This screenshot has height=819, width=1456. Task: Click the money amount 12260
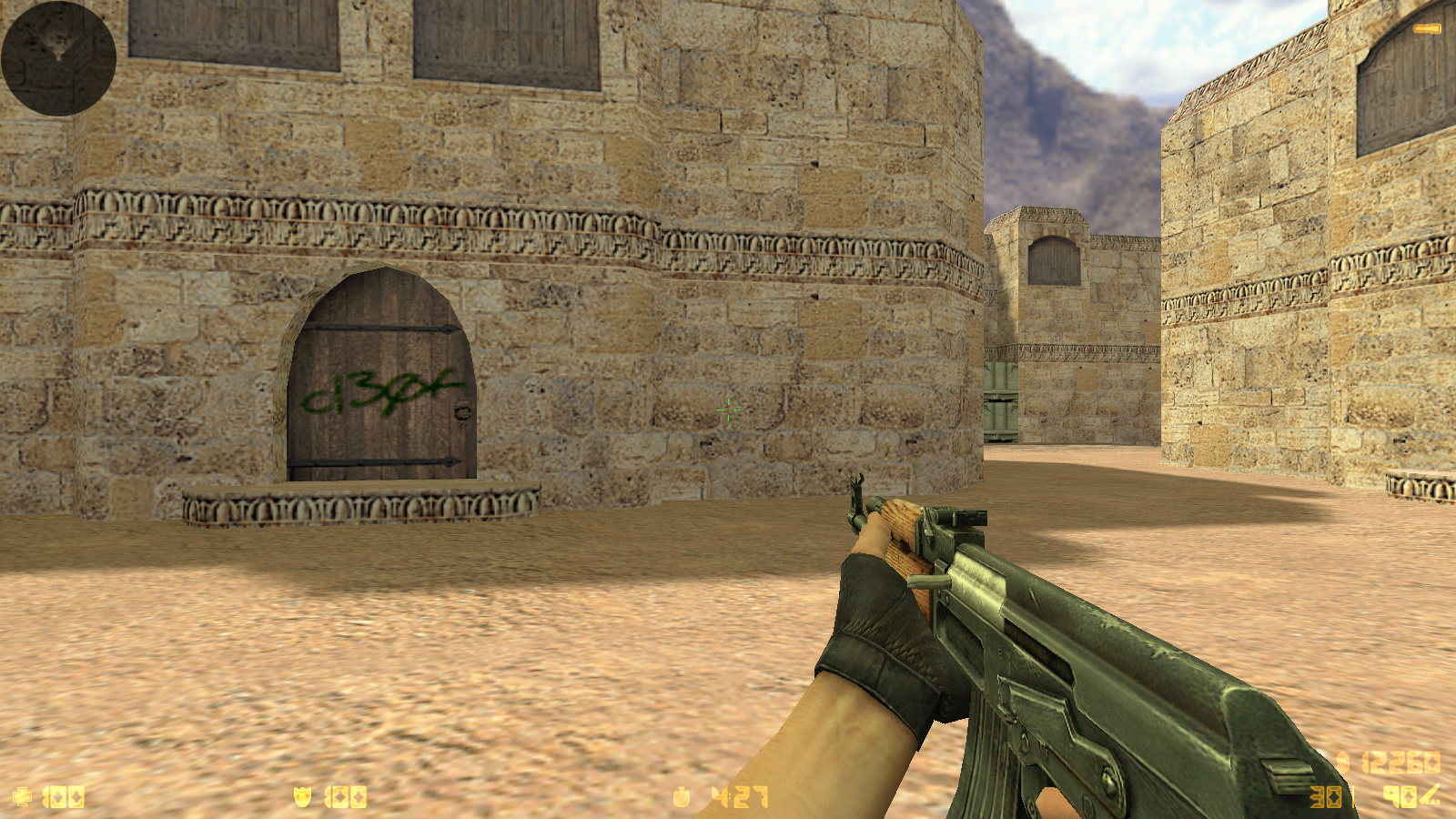[1401, 760]
